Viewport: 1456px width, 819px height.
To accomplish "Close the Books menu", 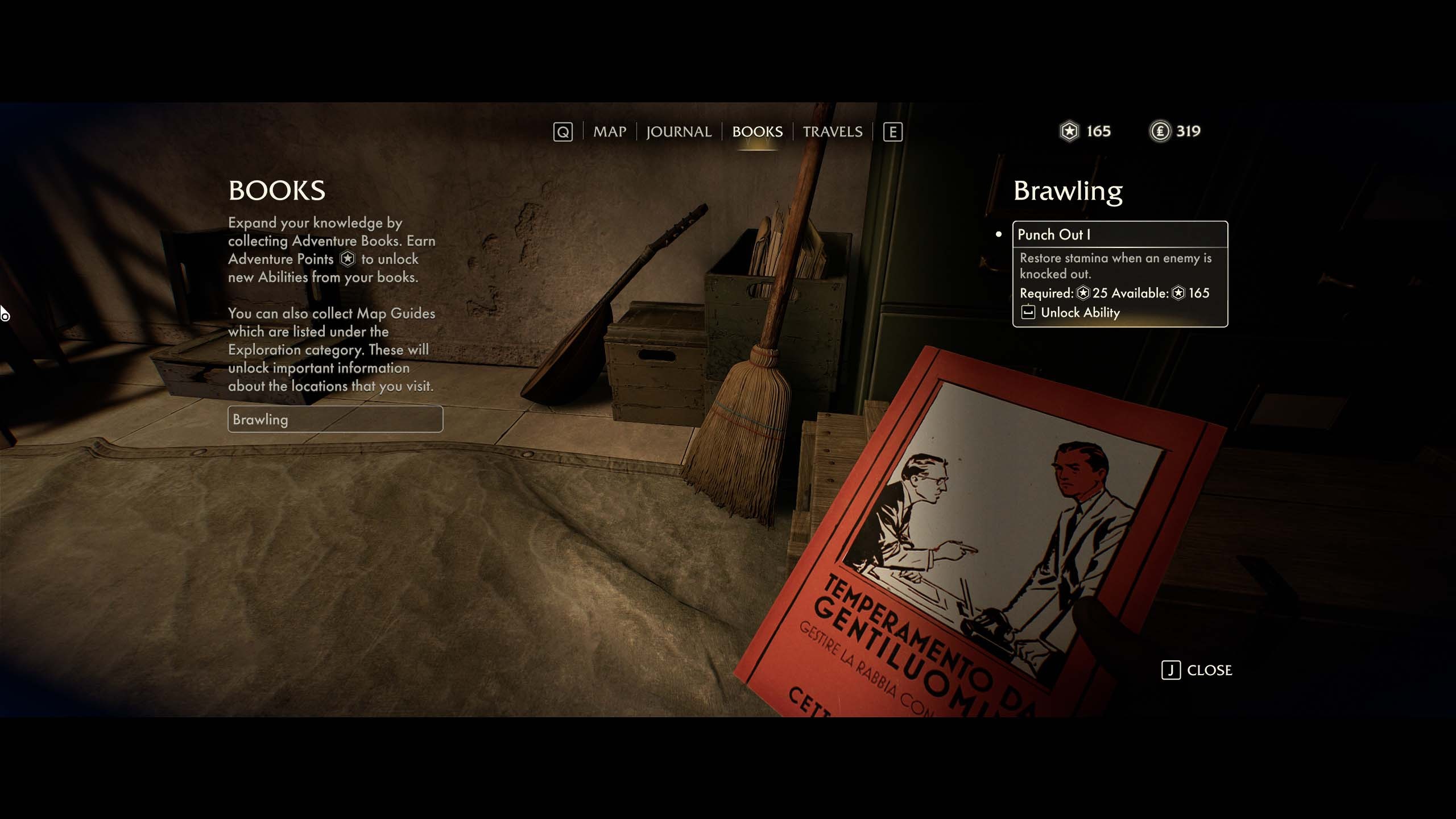I will (1197, 671).
